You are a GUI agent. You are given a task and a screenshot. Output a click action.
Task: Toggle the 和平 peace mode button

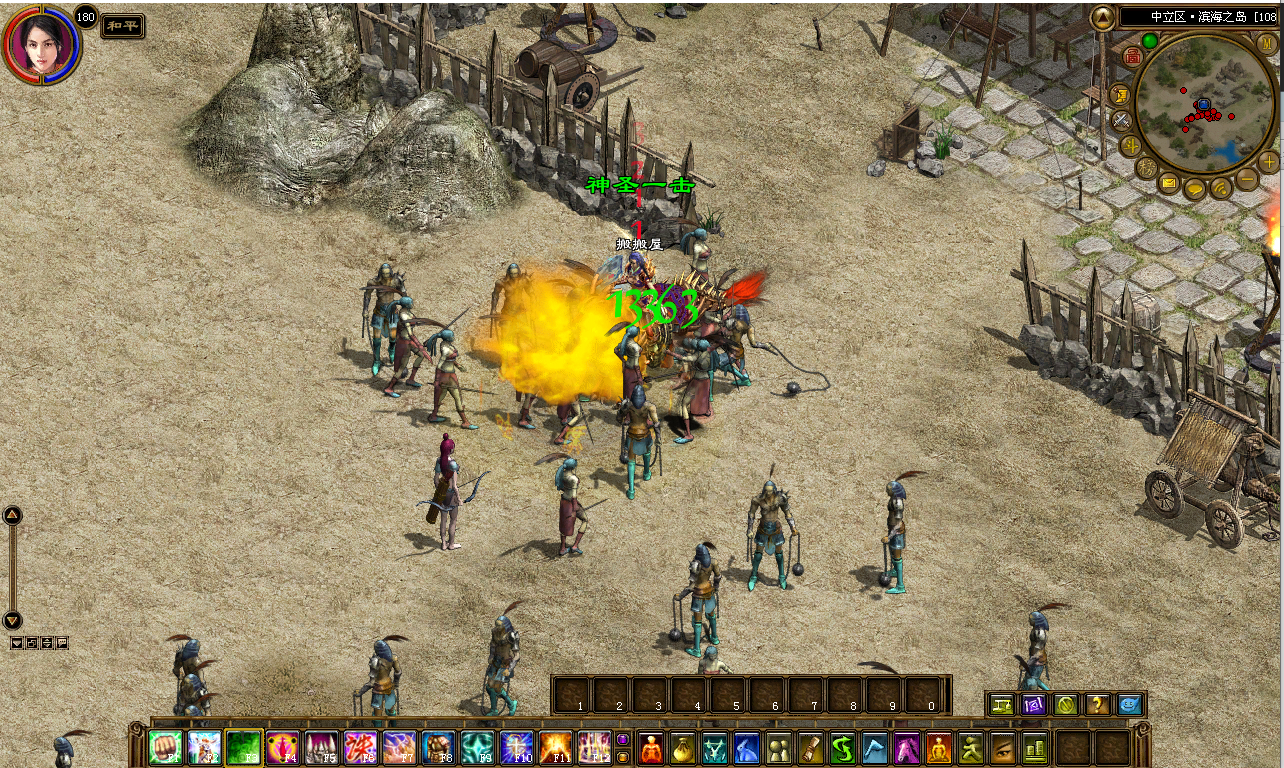coord(123,26)
